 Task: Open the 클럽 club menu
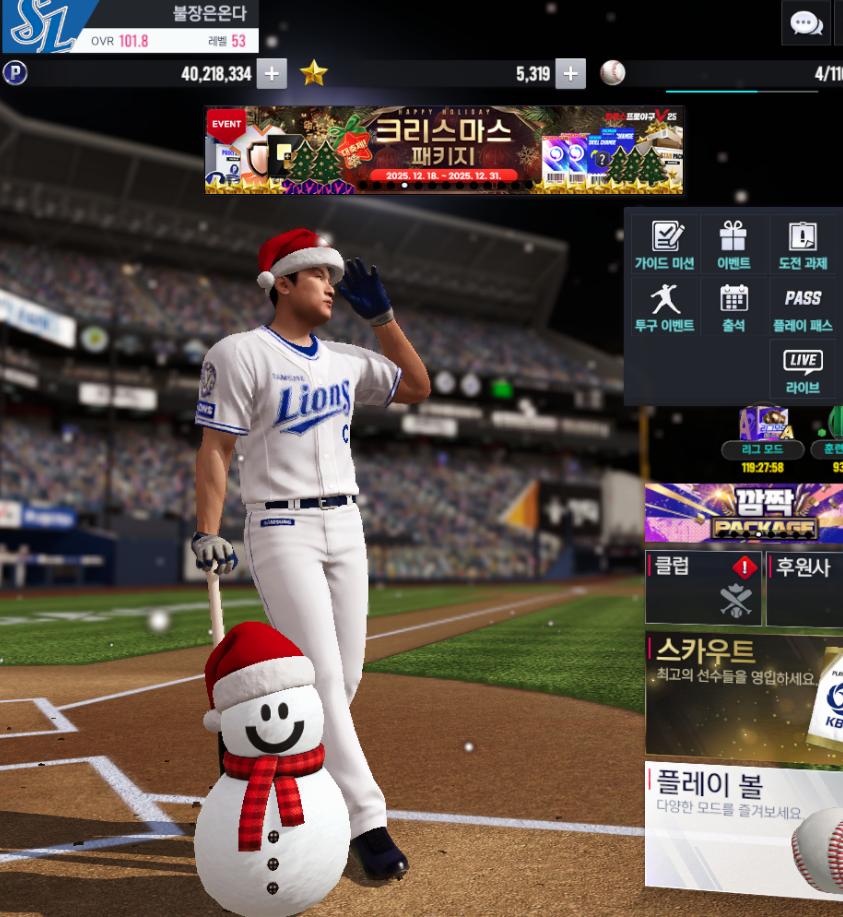[x=703, y=588]
